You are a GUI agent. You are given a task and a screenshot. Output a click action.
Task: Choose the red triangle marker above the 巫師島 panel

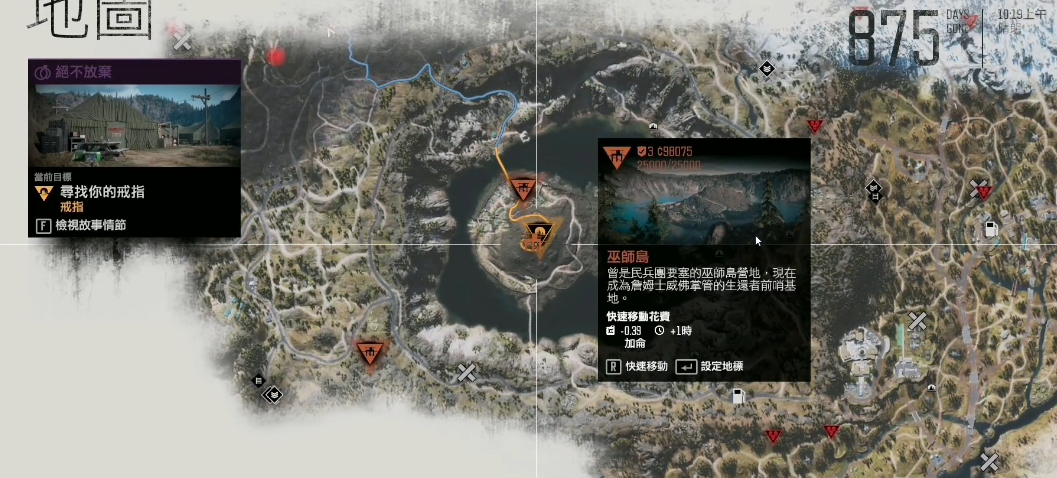point(814,125)
